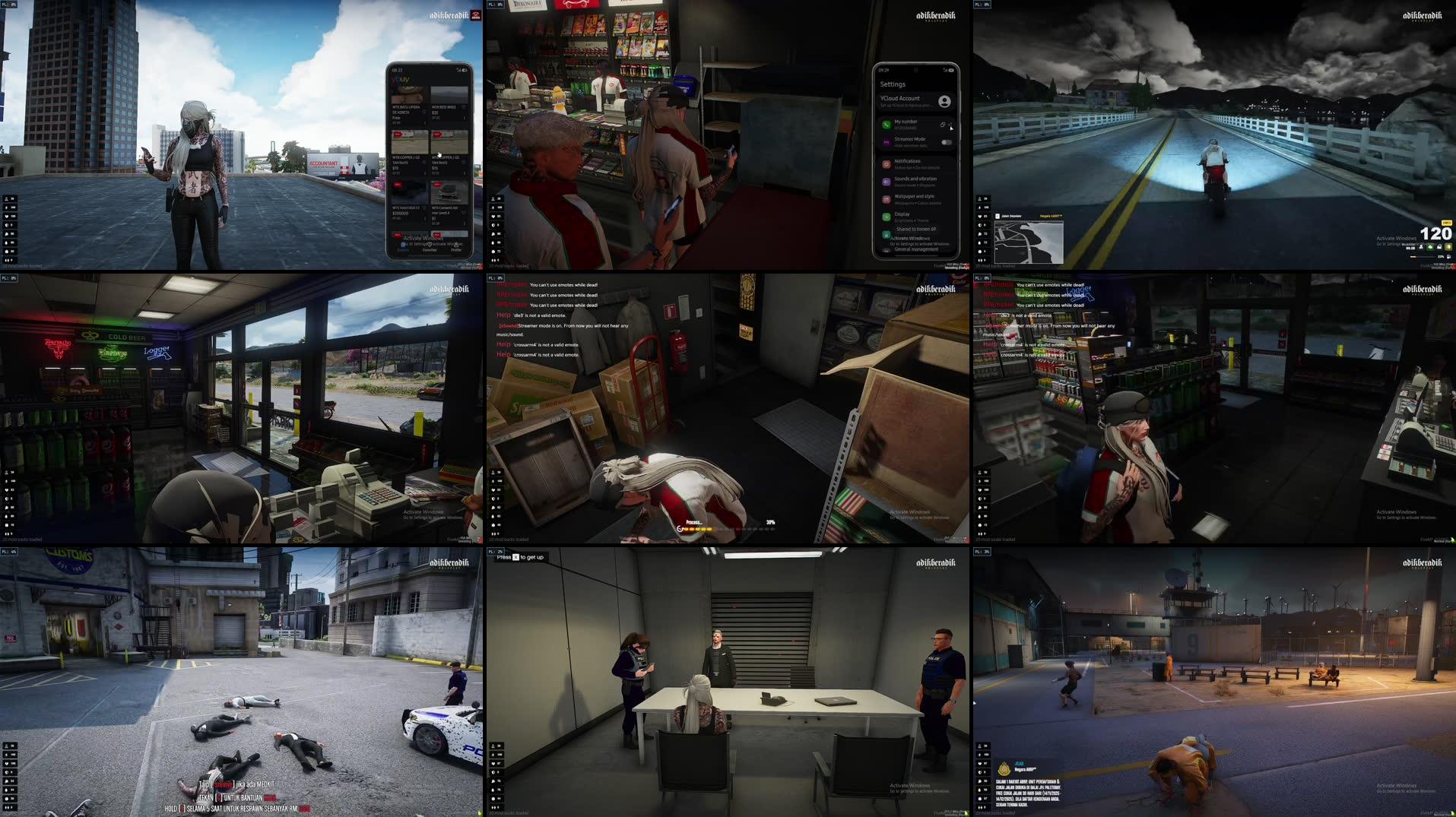Select the My number entry in Settings
1456x817 pixels.
click(x=906, y=122)
